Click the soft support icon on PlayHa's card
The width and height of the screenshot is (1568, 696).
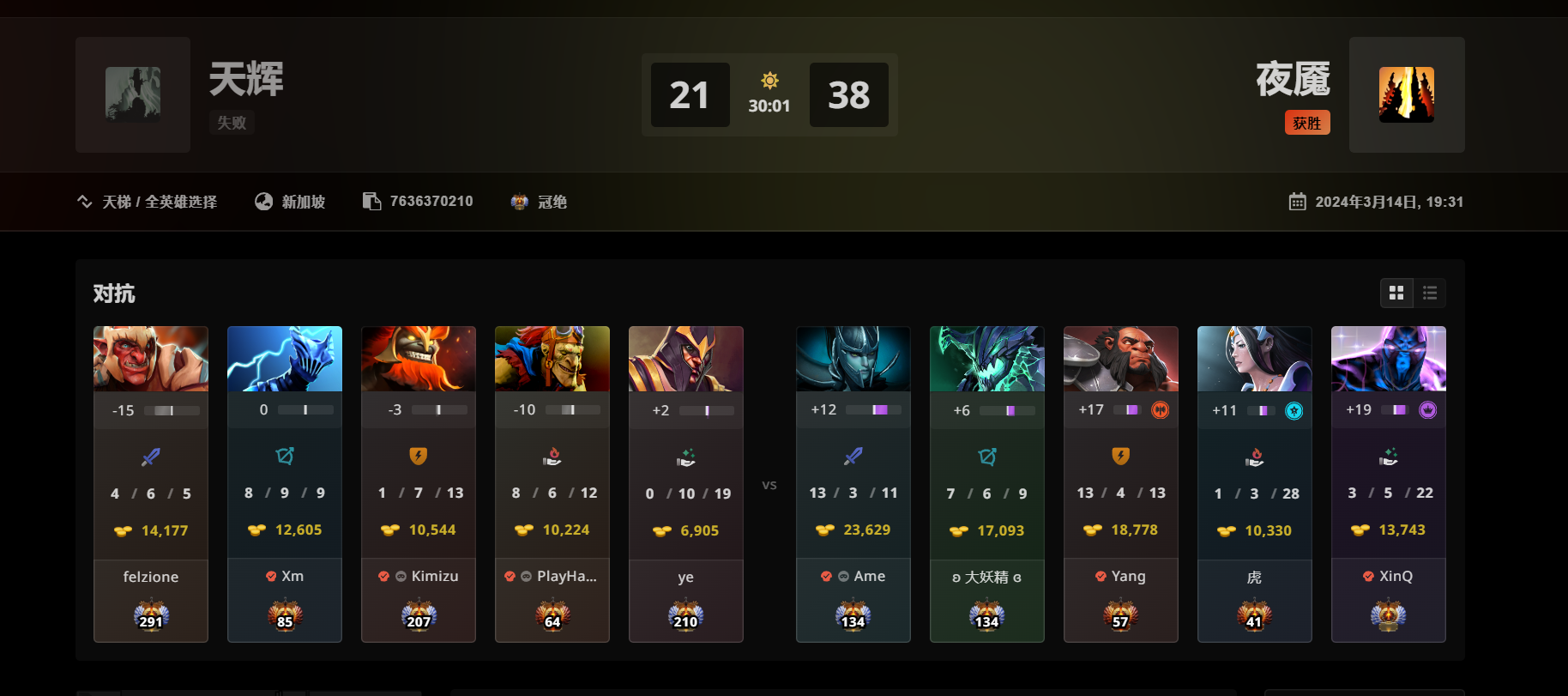click(x=552, y=456)
